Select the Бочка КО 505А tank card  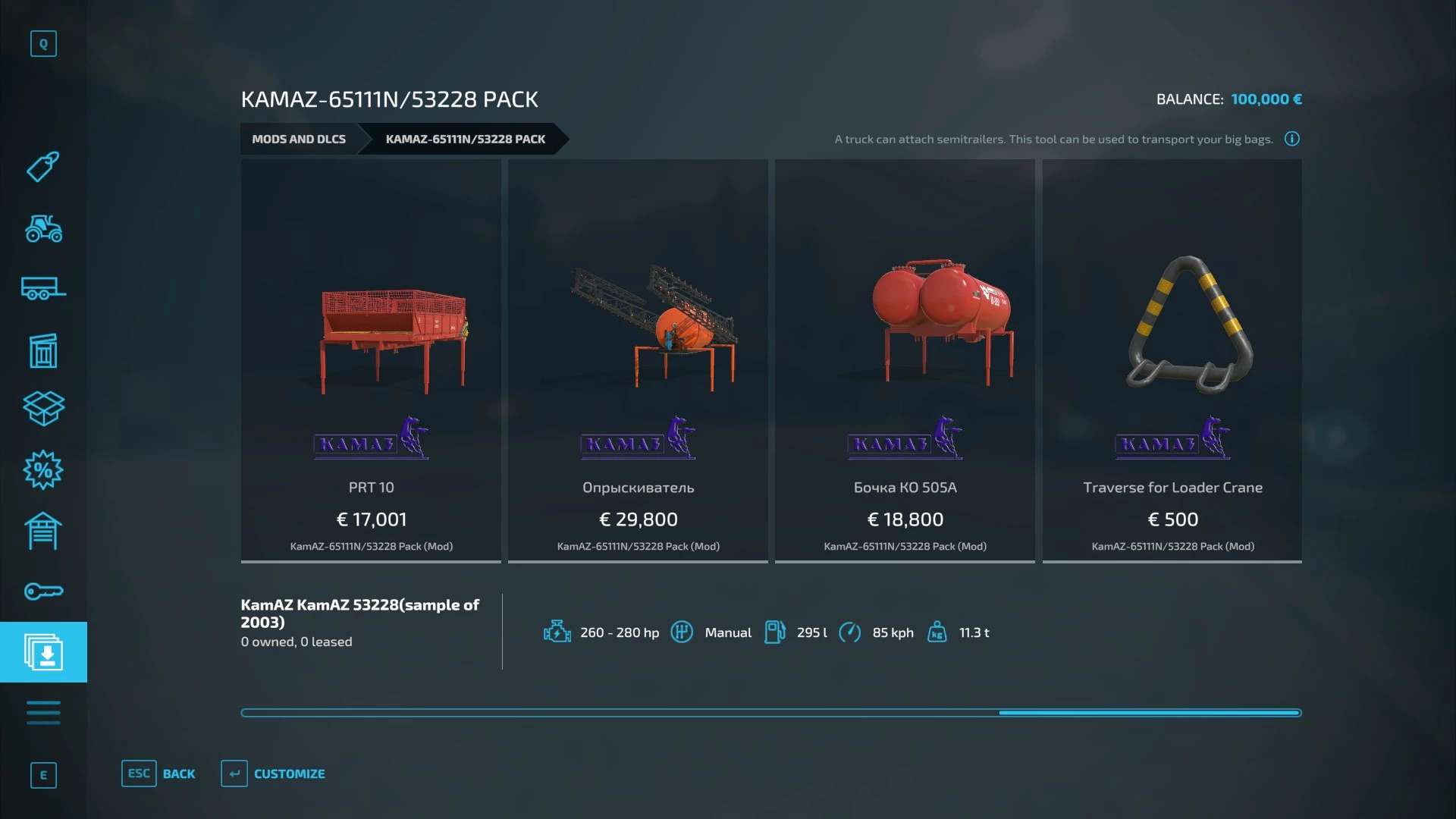(x=905, y=360)
